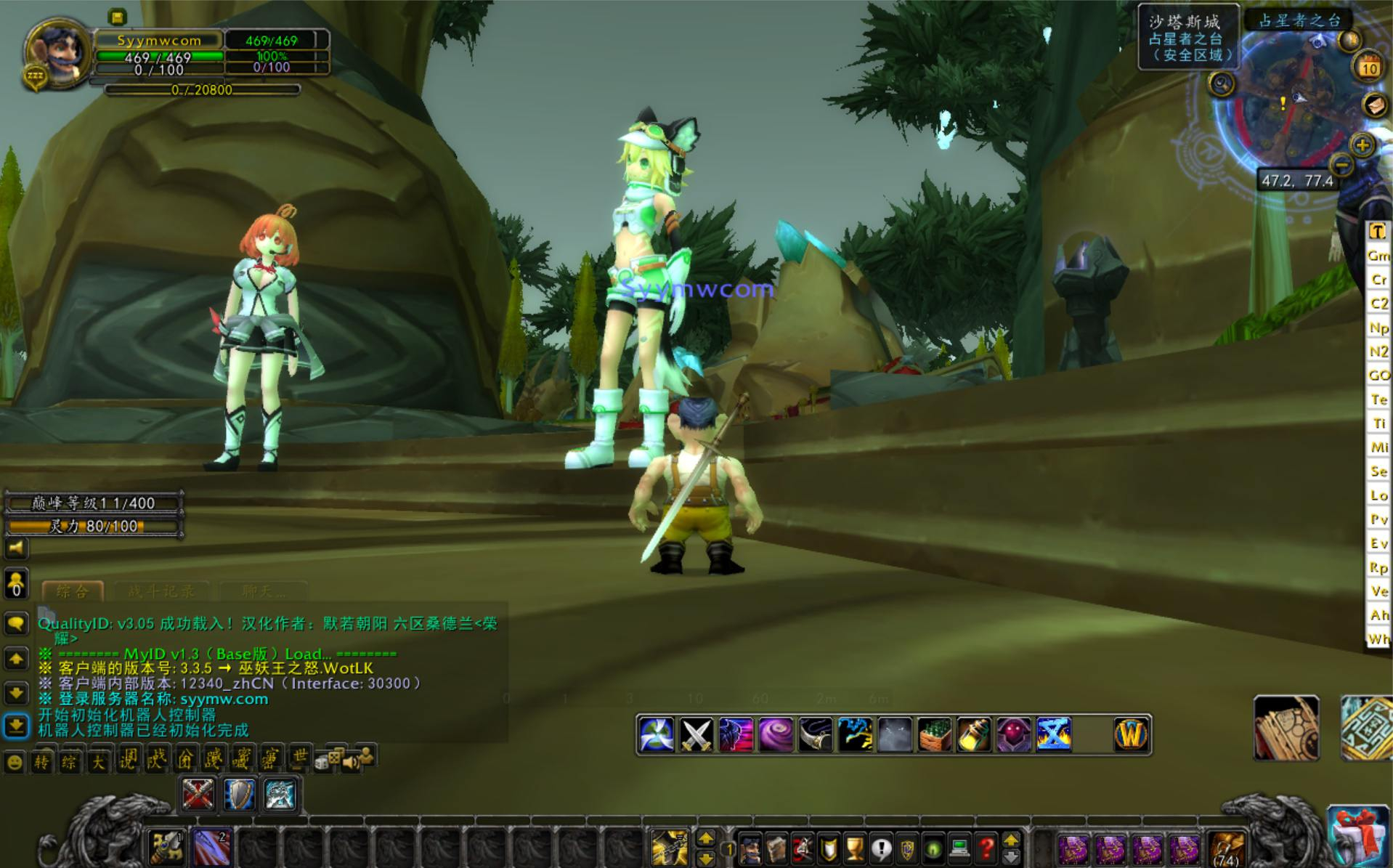Image resolution: width=1393 pixels, height=868 pixels.
Task: Select the crate of bottles icon
Action: click(935, 735)
